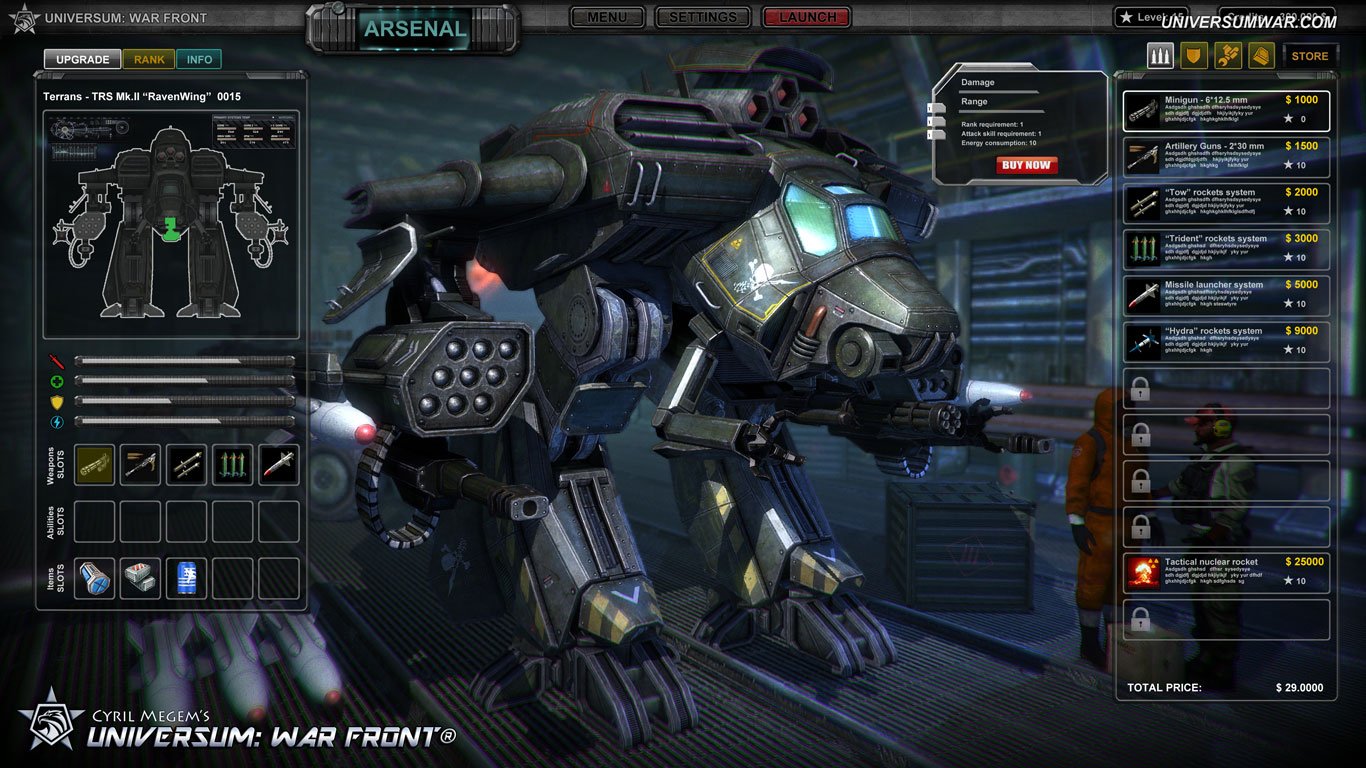Click the red weapon damage stat icon
1366x768 pixels.
point(58,360)
